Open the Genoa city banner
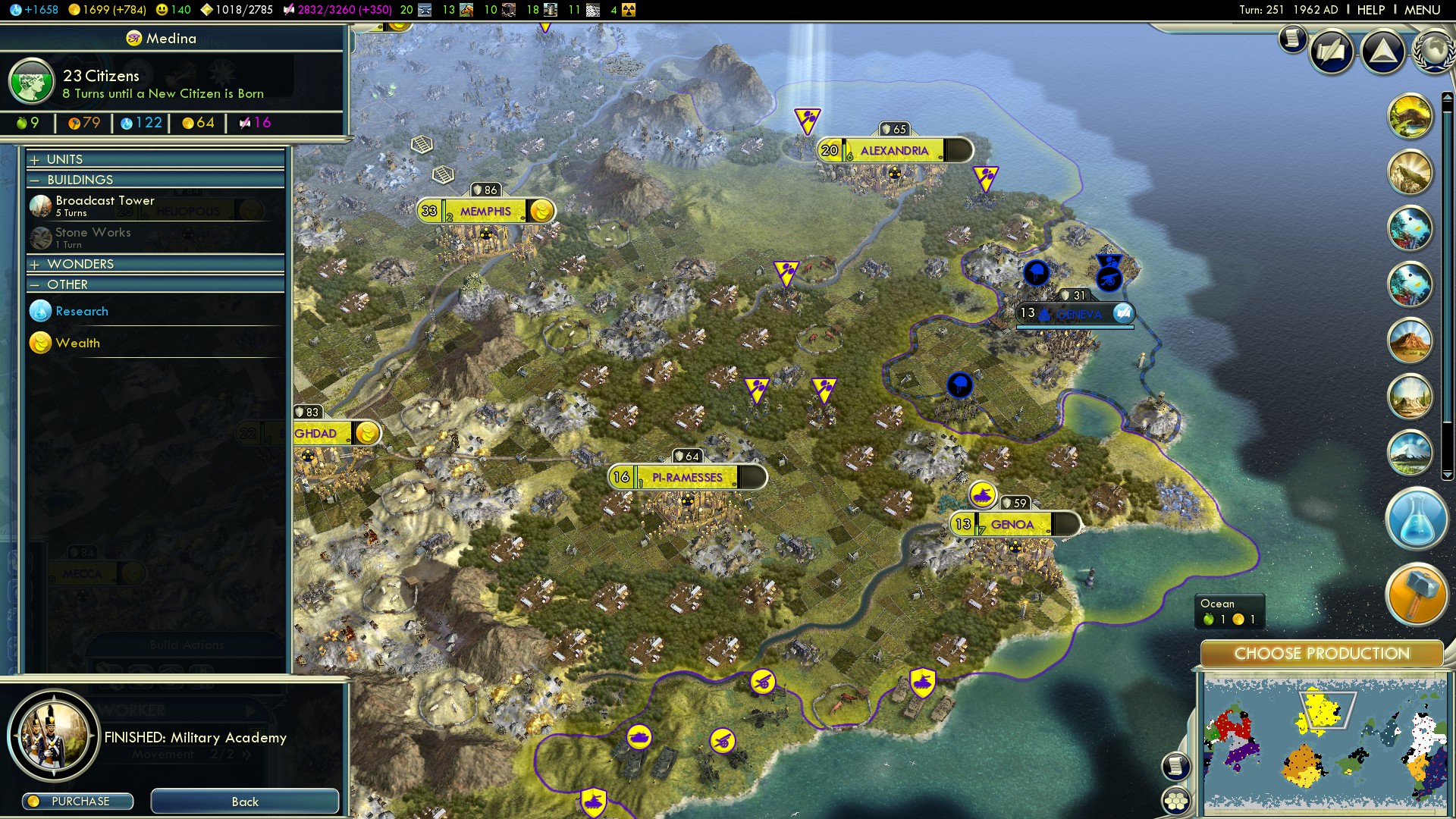The width and height of the screenshot is (1456, 819). 1012,525
